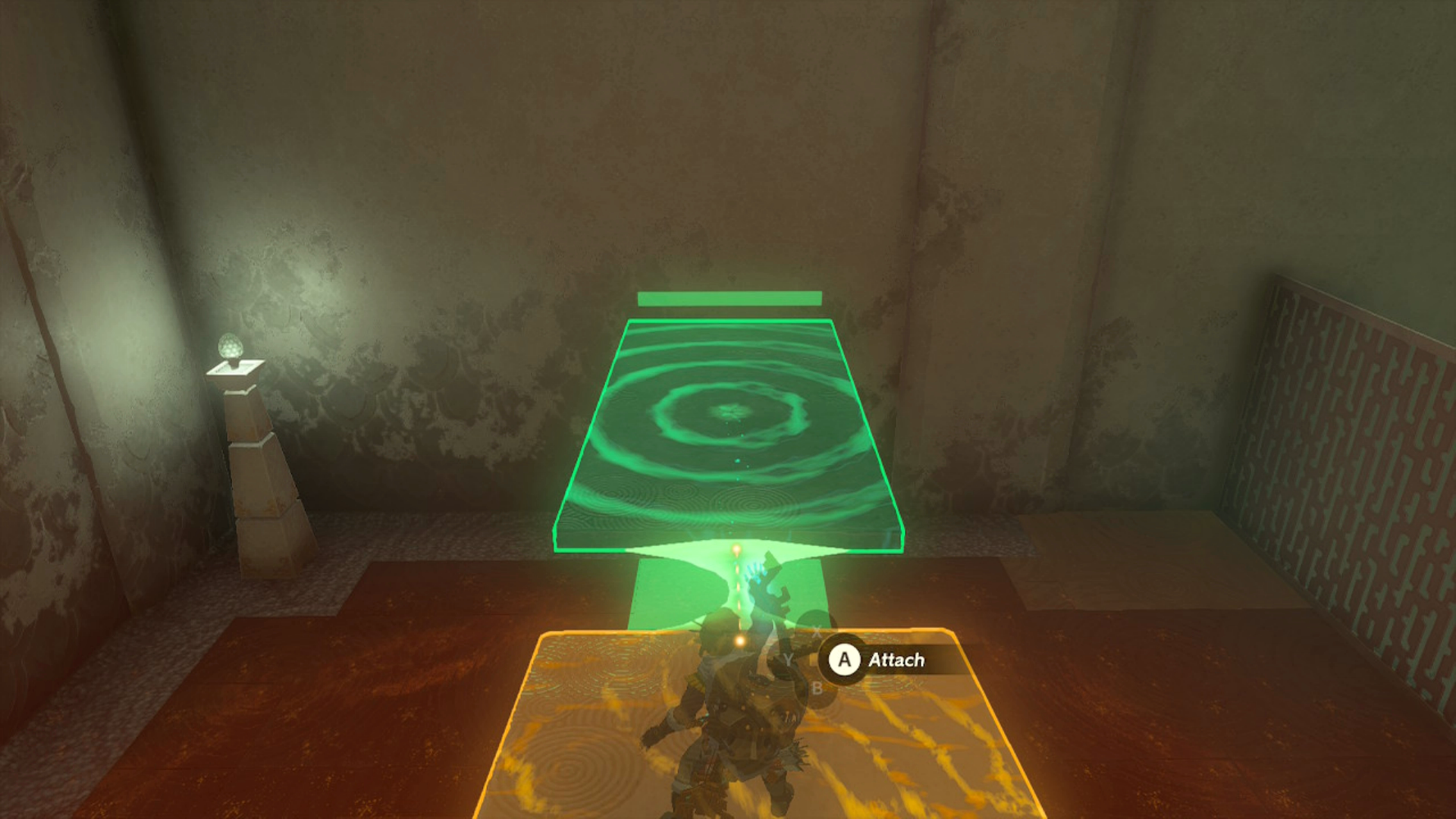Click the green attachment marker bar above the slab
This screenshot has width=1456, height=819.
click(x=730, y=299)
